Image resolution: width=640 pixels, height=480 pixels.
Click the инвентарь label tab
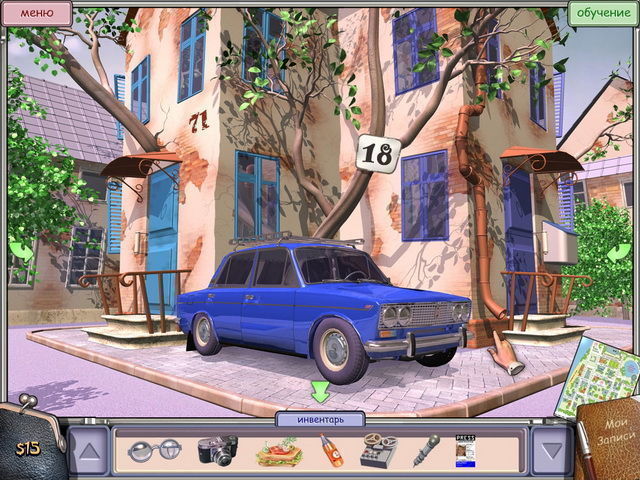tap(319, 419)
